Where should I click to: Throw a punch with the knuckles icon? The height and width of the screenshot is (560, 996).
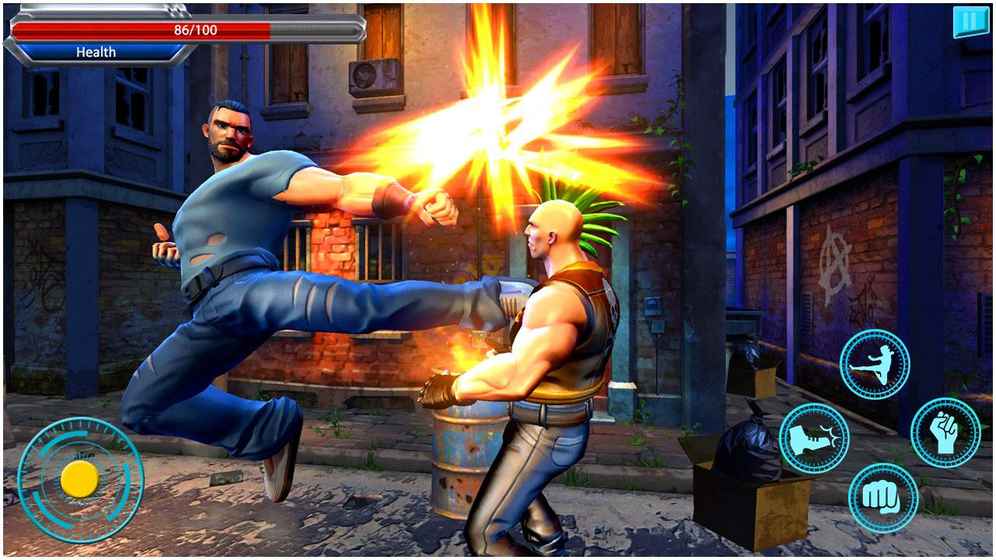[883, 497]
